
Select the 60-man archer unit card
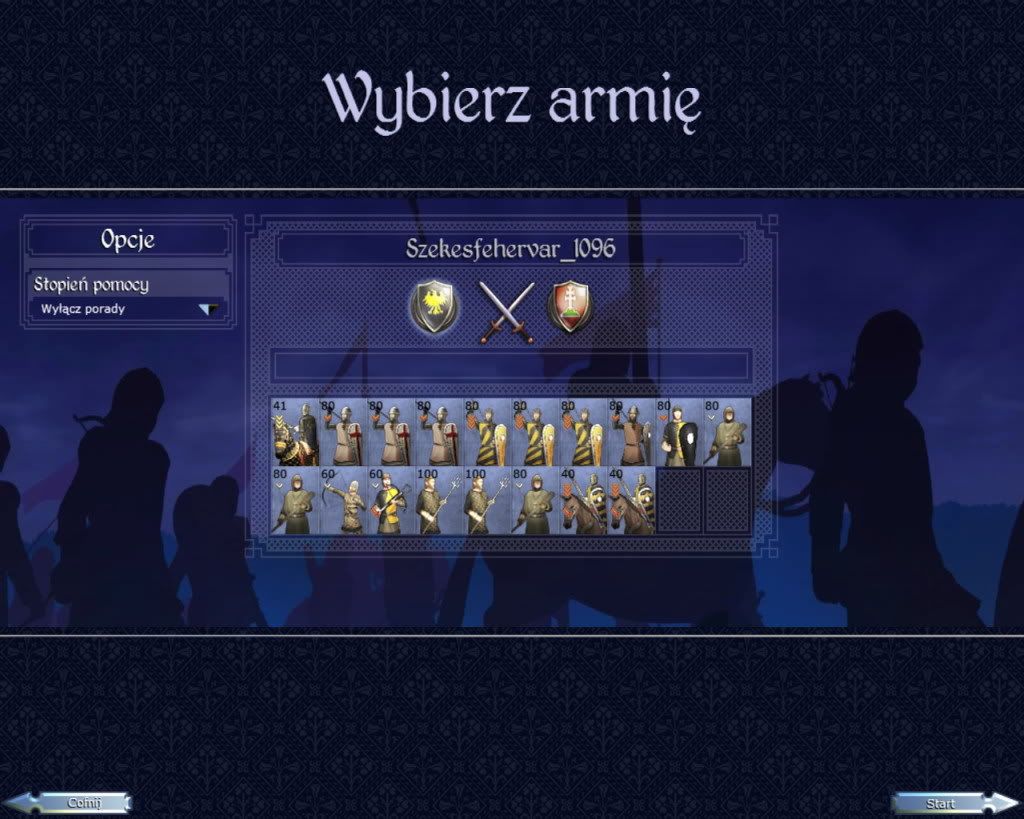coord(342,500)
